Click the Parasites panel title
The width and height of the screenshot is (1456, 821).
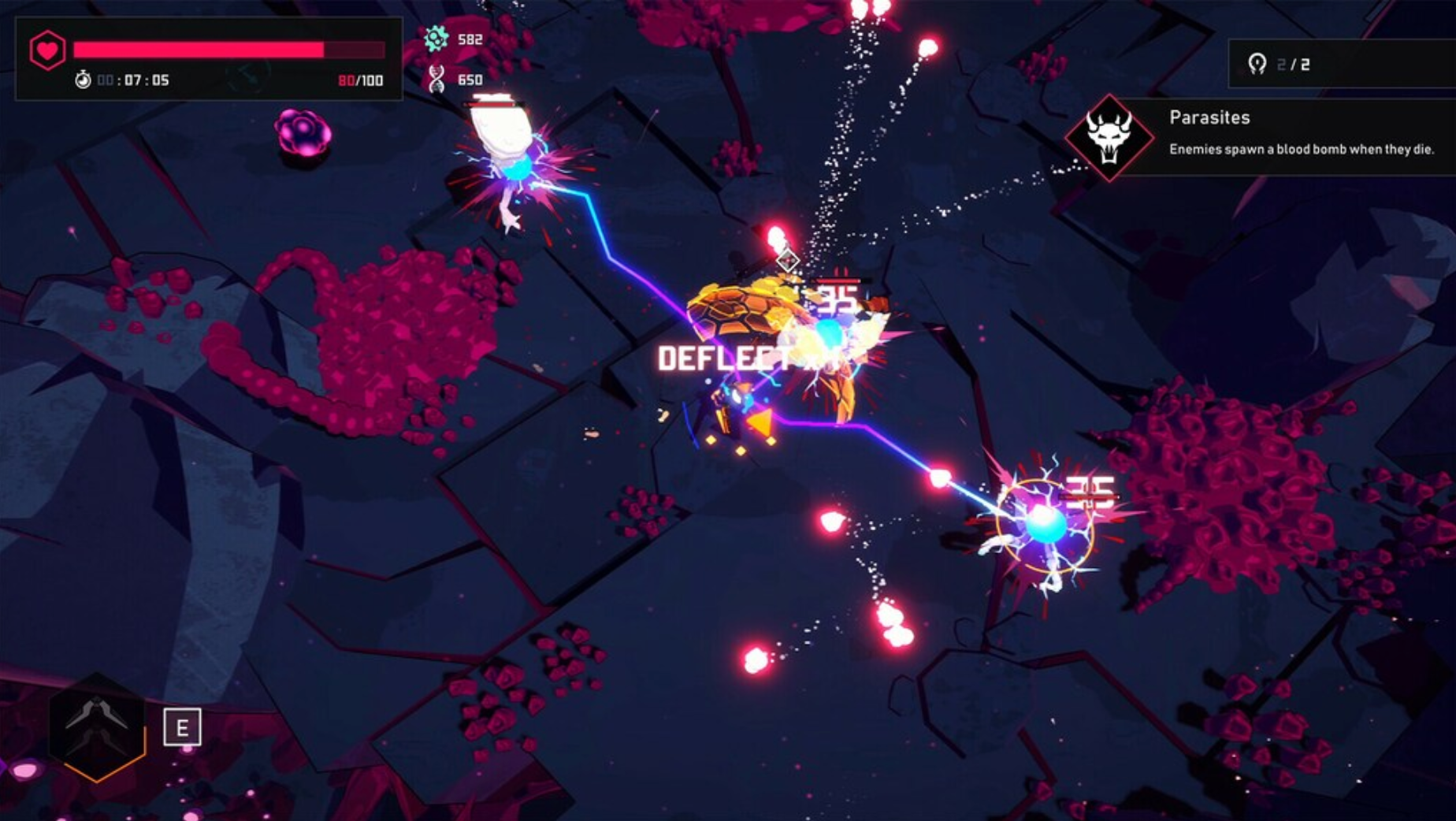click(1211, 118)
